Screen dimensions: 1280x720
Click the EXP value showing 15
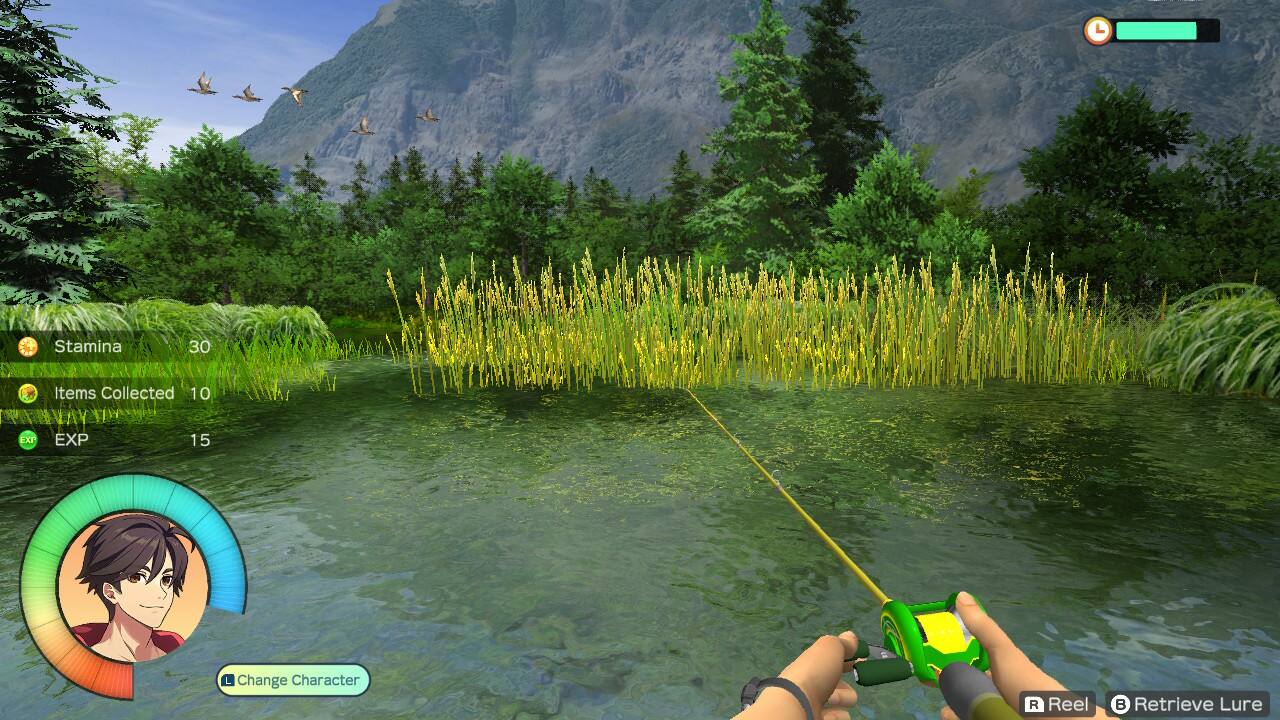click(197, 440)
